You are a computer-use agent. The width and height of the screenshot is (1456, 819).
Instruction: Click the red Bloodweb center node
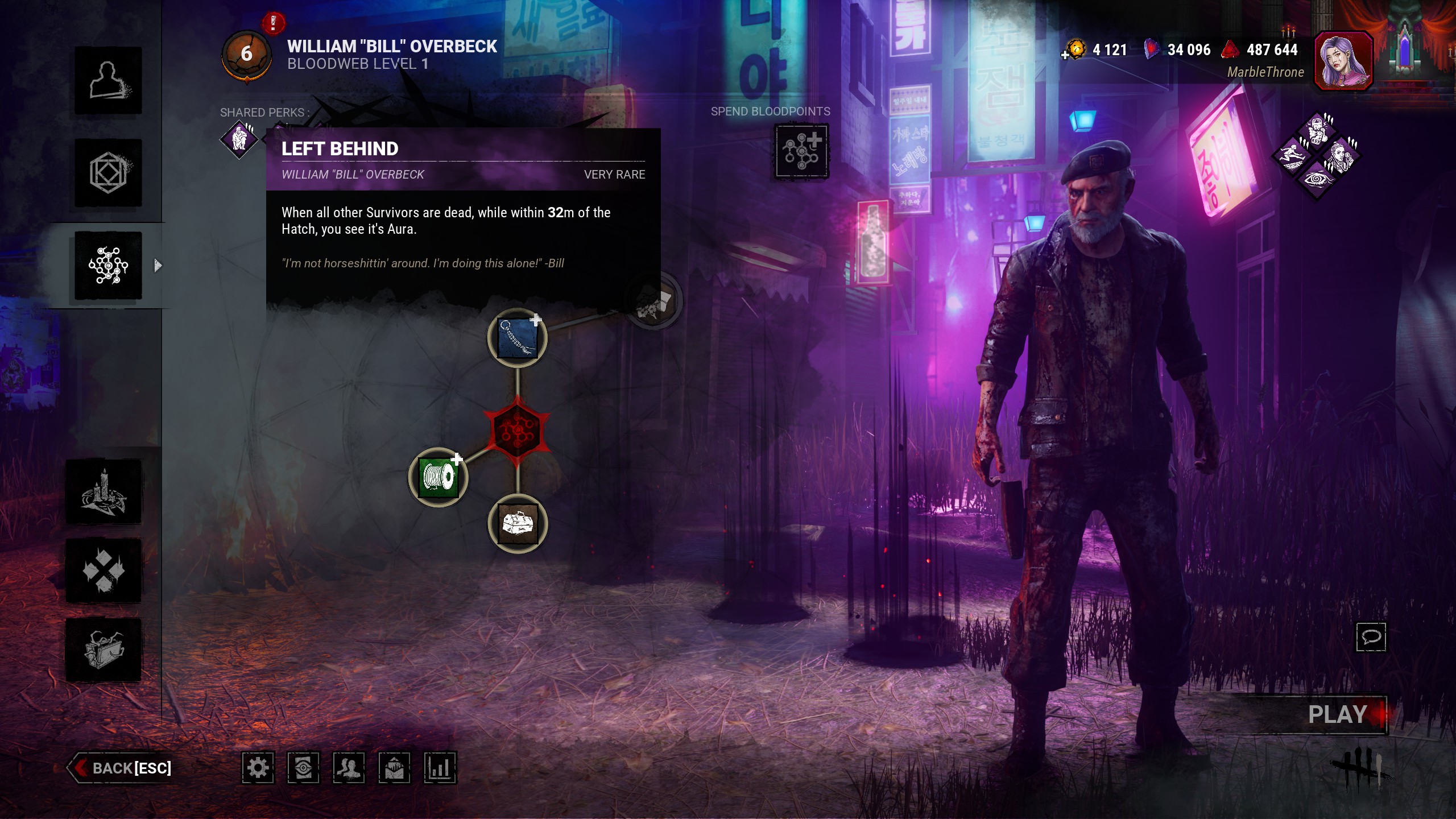tap(517, 431)
